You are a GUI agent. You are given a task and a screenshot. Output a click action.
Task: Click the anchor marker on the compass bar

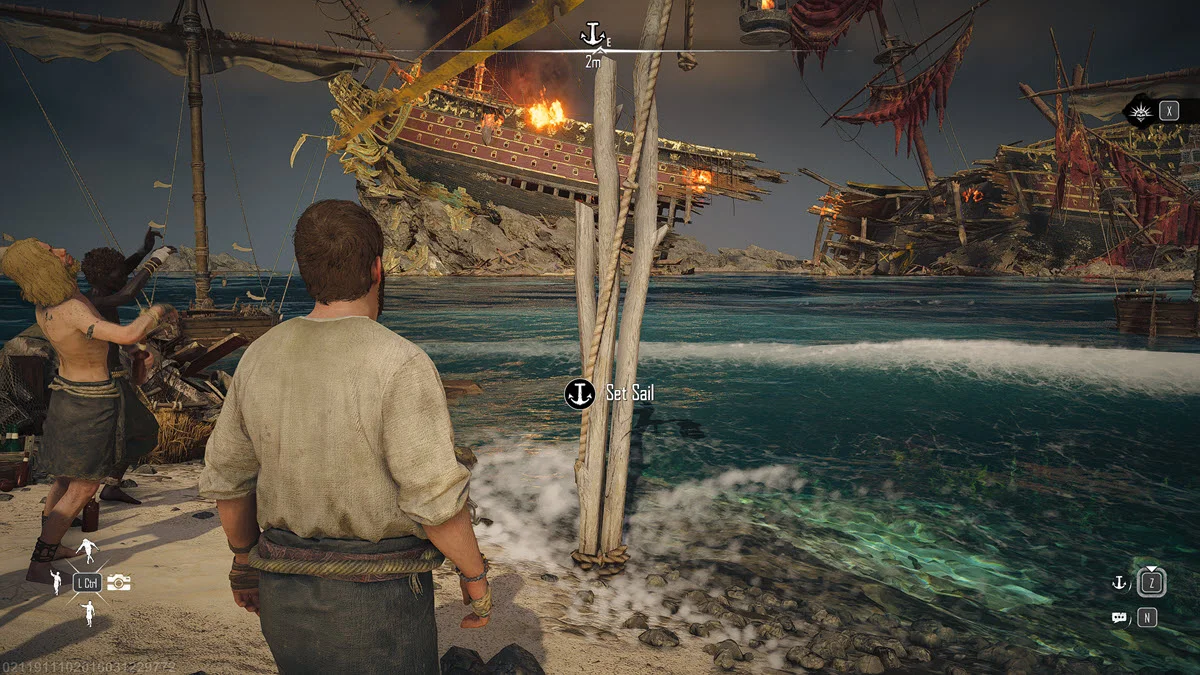click(x=592, y=36)
